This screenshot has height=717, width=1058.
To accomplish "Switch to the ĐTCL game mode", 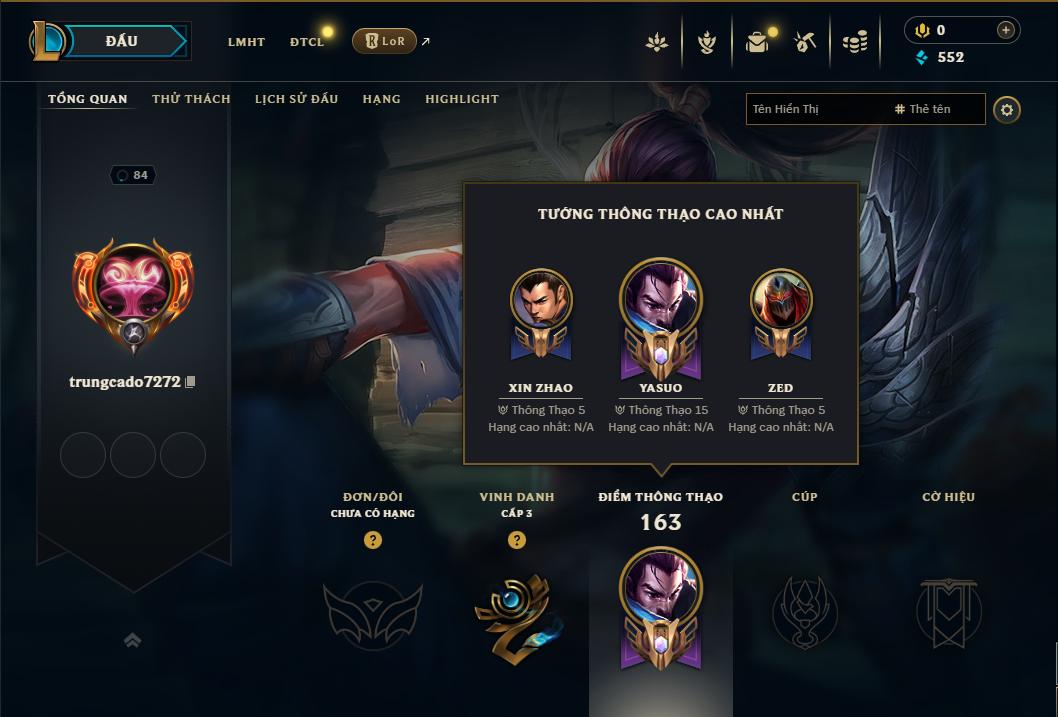I will [307, 42].
